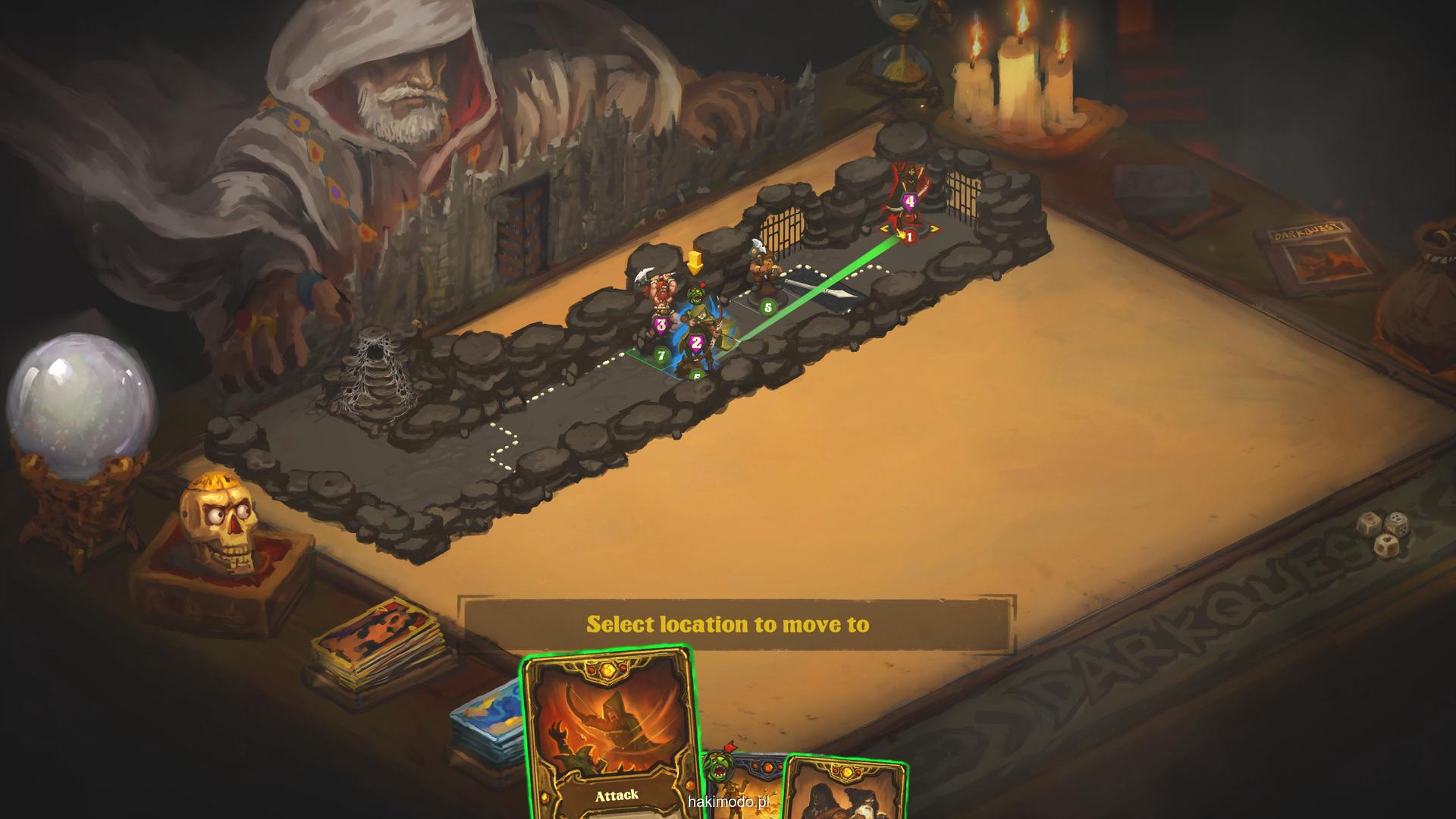
Task: Click the orange card deck pile
Action: point(379,639)
